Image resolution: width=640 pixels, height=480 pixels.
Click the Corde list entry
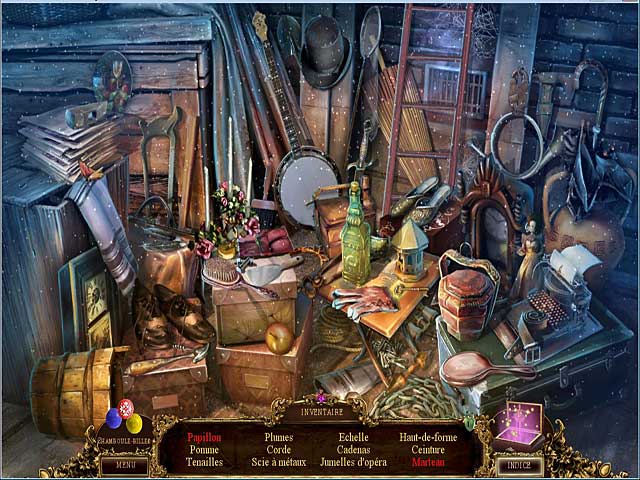tap(279, 449)
